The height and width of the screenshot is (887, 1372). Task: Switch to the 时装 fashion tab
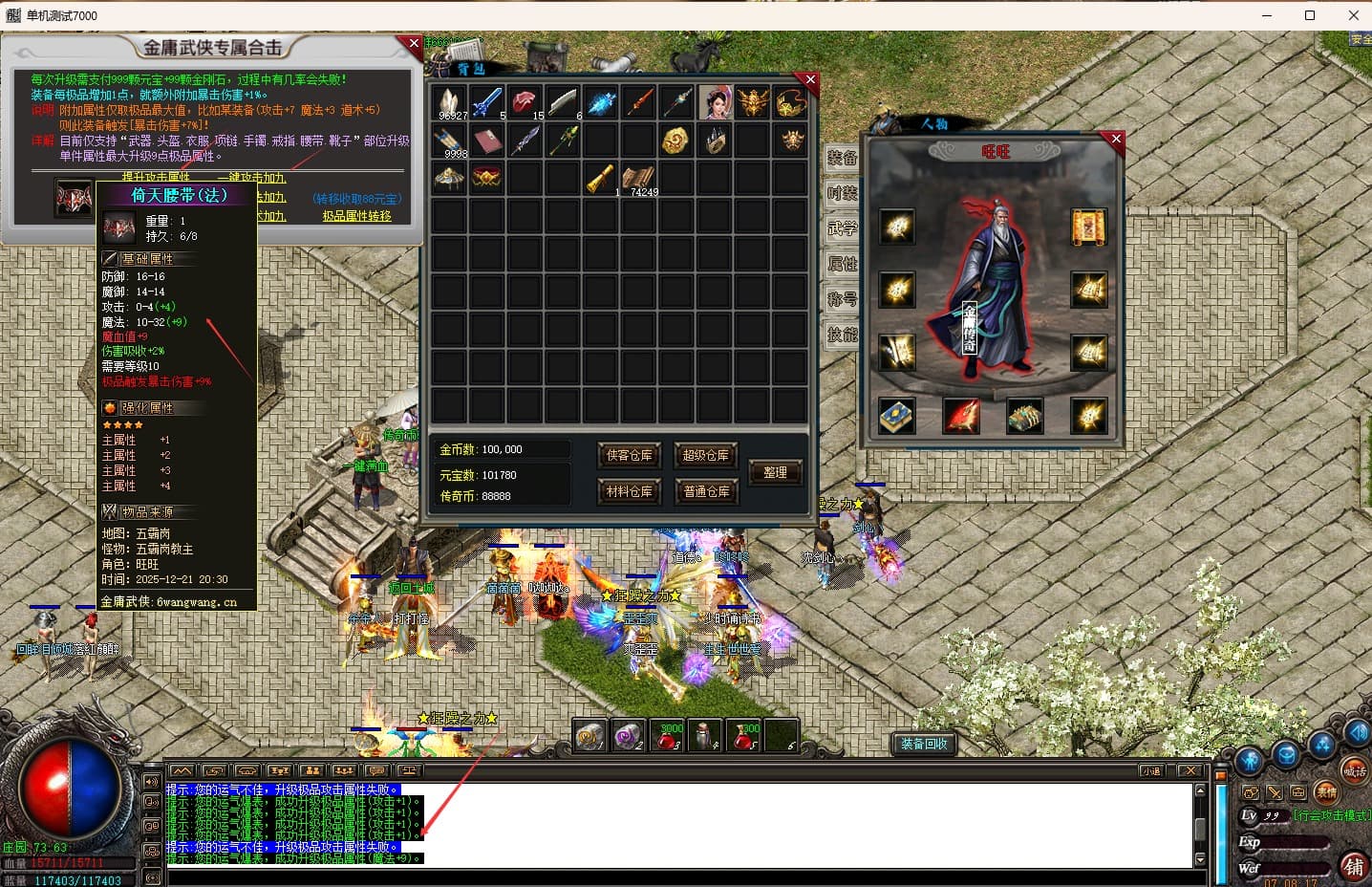(x=842, y=193)
